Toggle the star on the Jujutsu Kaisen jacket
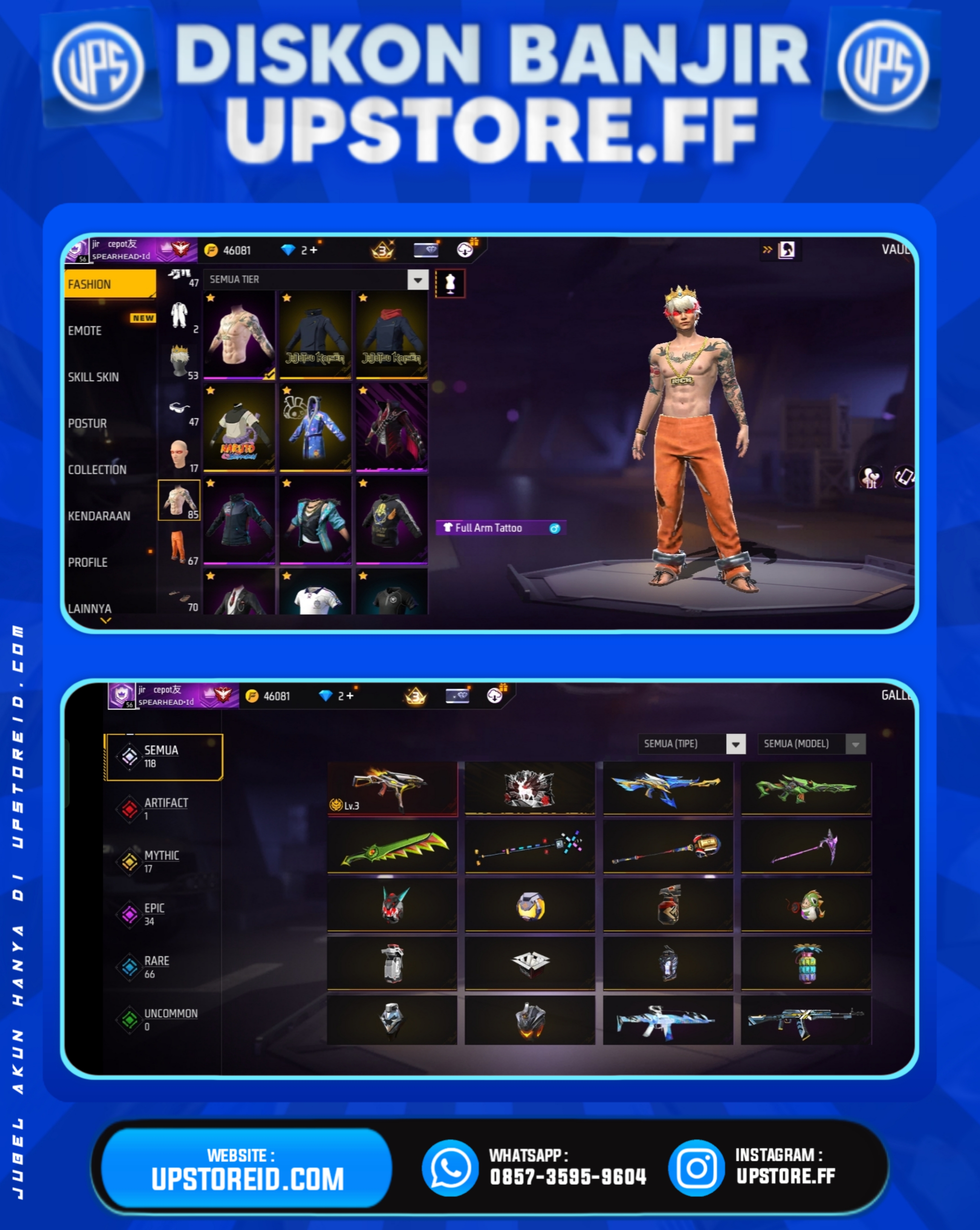 287,297
